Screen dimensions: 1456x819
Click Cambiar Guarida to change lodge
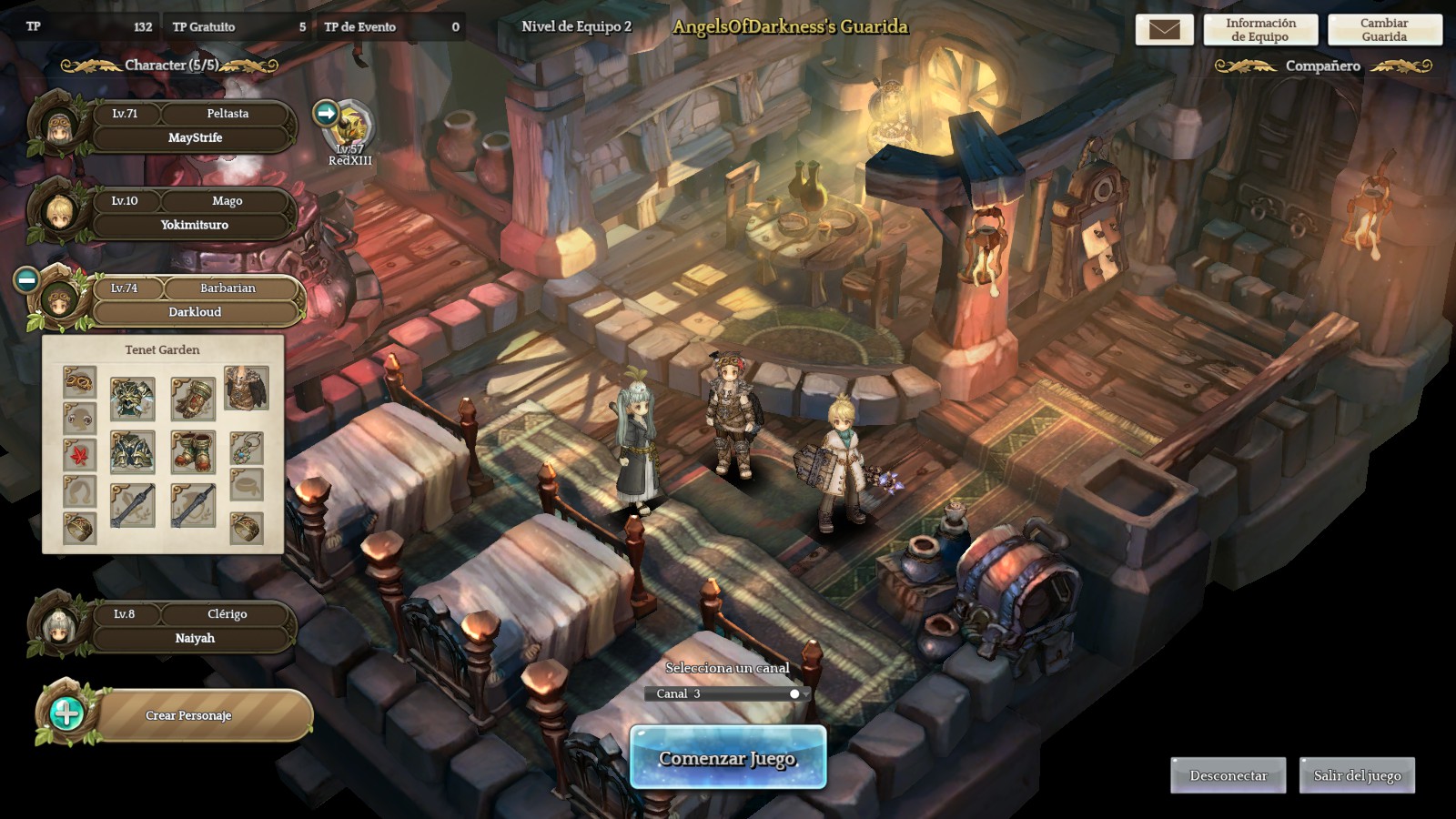(x=1384, y=30)
